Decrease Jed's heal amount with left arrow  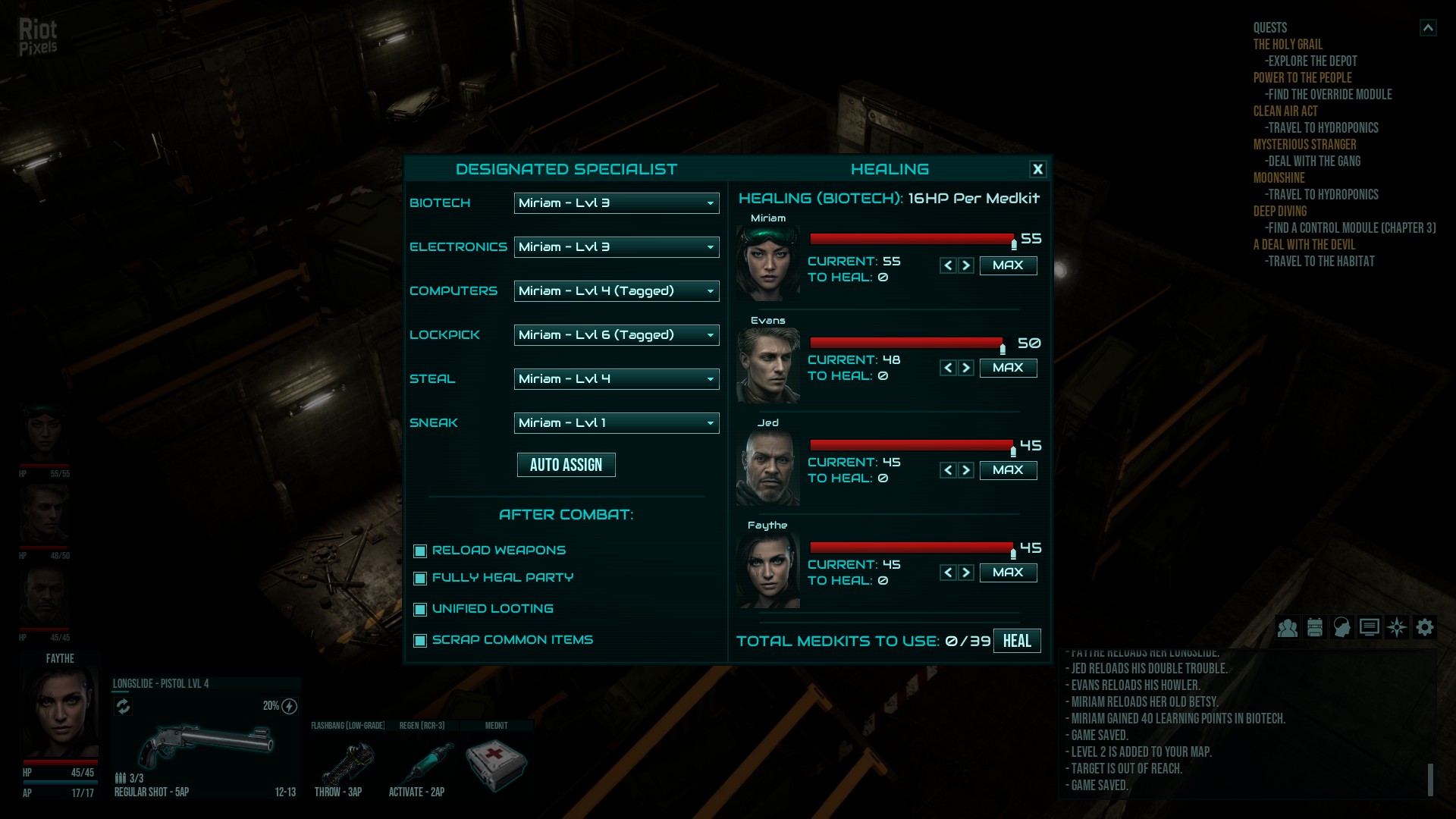(948, 470)
